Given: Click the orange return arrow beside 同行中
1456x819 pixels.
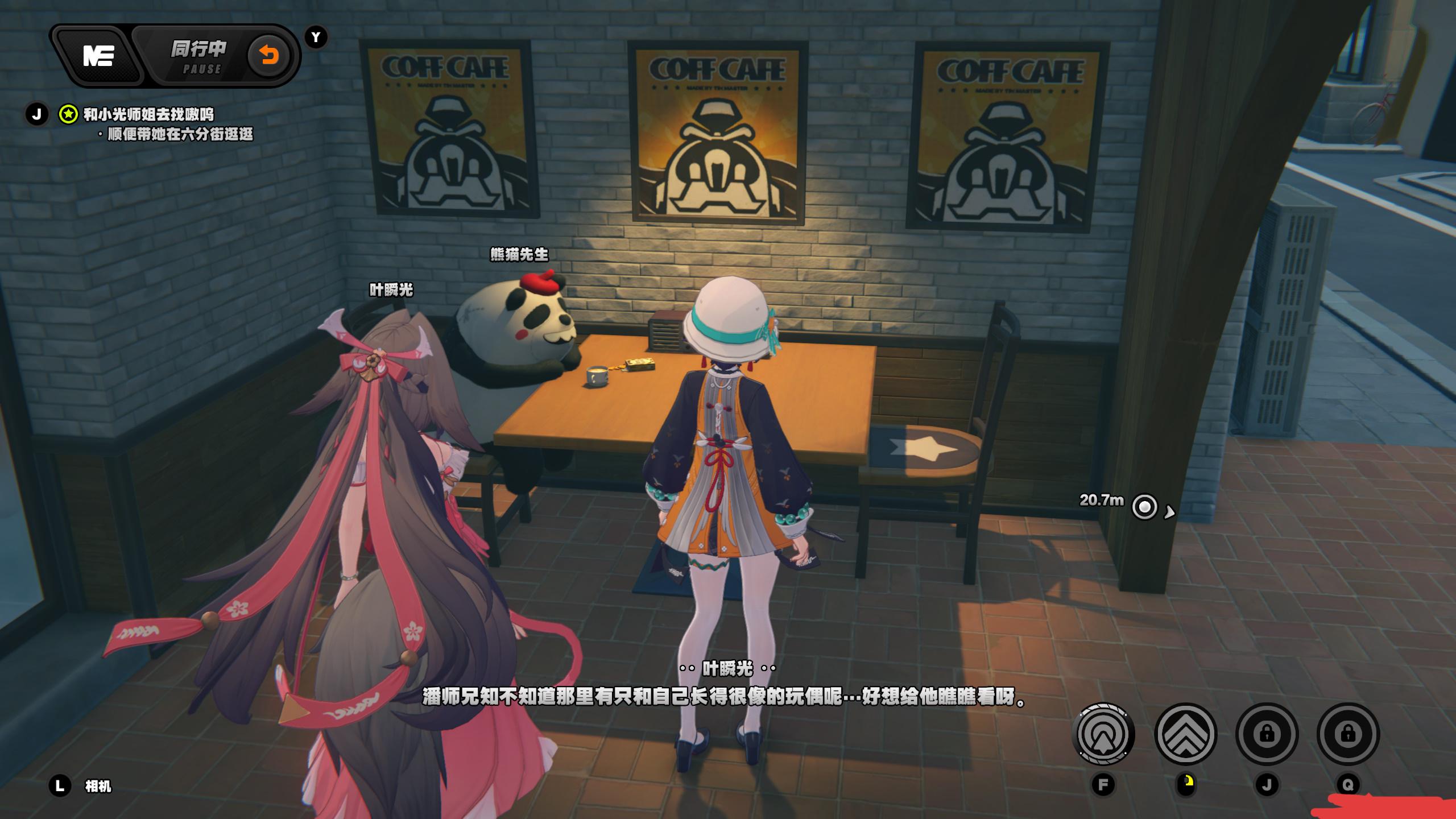Looking at the screenshot, I should tap(268, 56).
